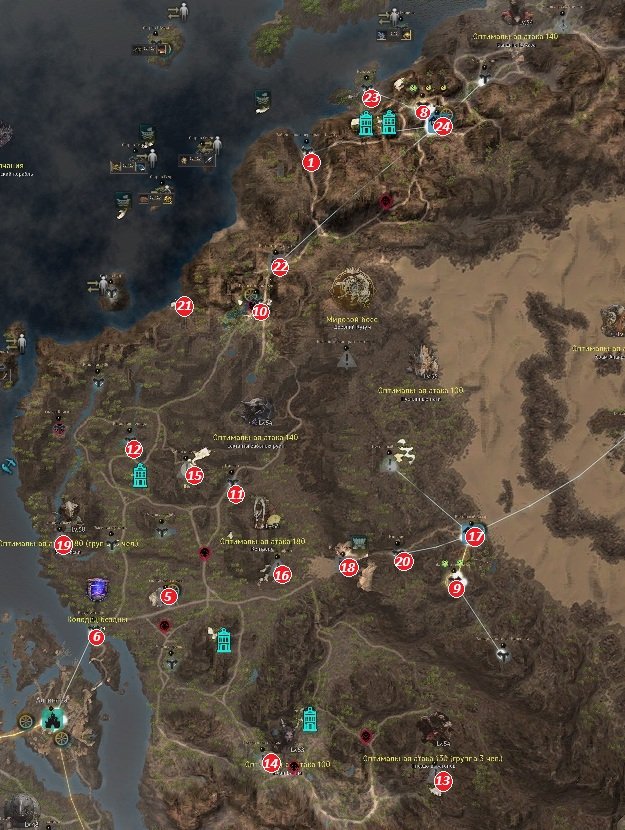Choose the red marker numbered 6

tap(96, 636)
